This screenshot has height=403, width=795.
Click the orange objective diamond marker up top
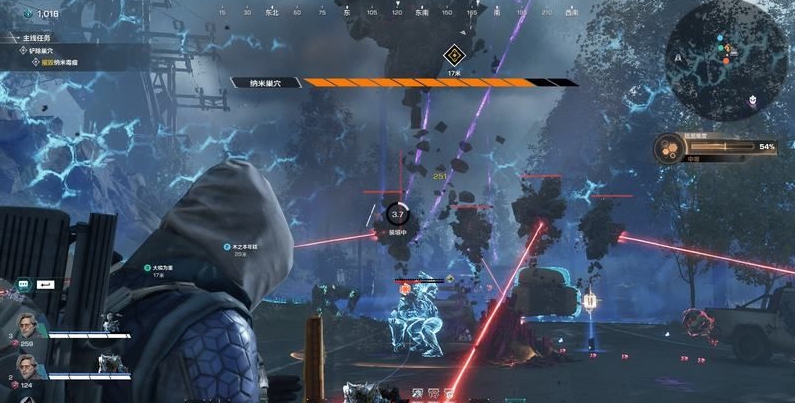(x=453, y=55)
